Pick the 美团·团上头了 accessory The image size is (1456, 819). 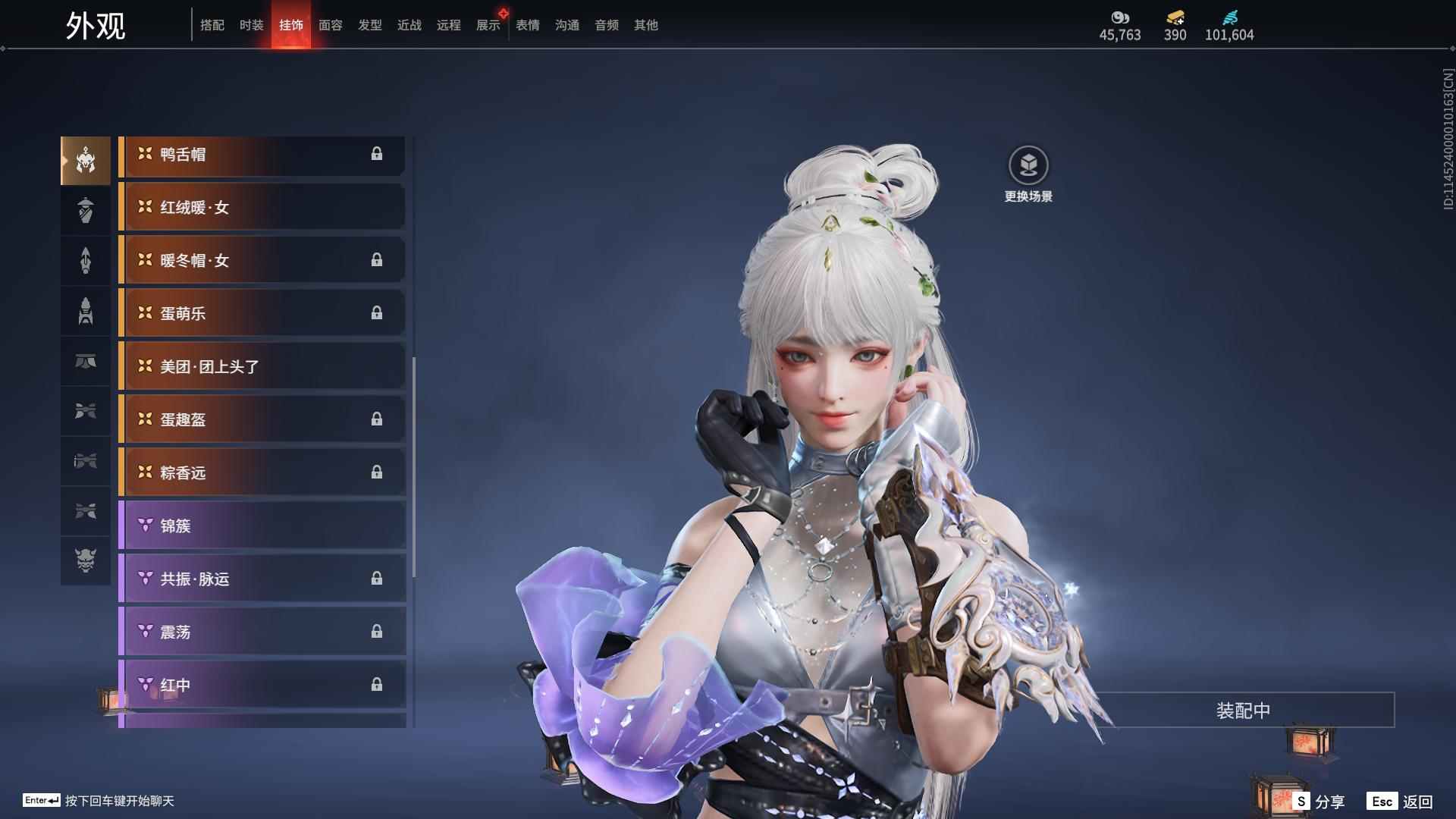coord(262,367)
